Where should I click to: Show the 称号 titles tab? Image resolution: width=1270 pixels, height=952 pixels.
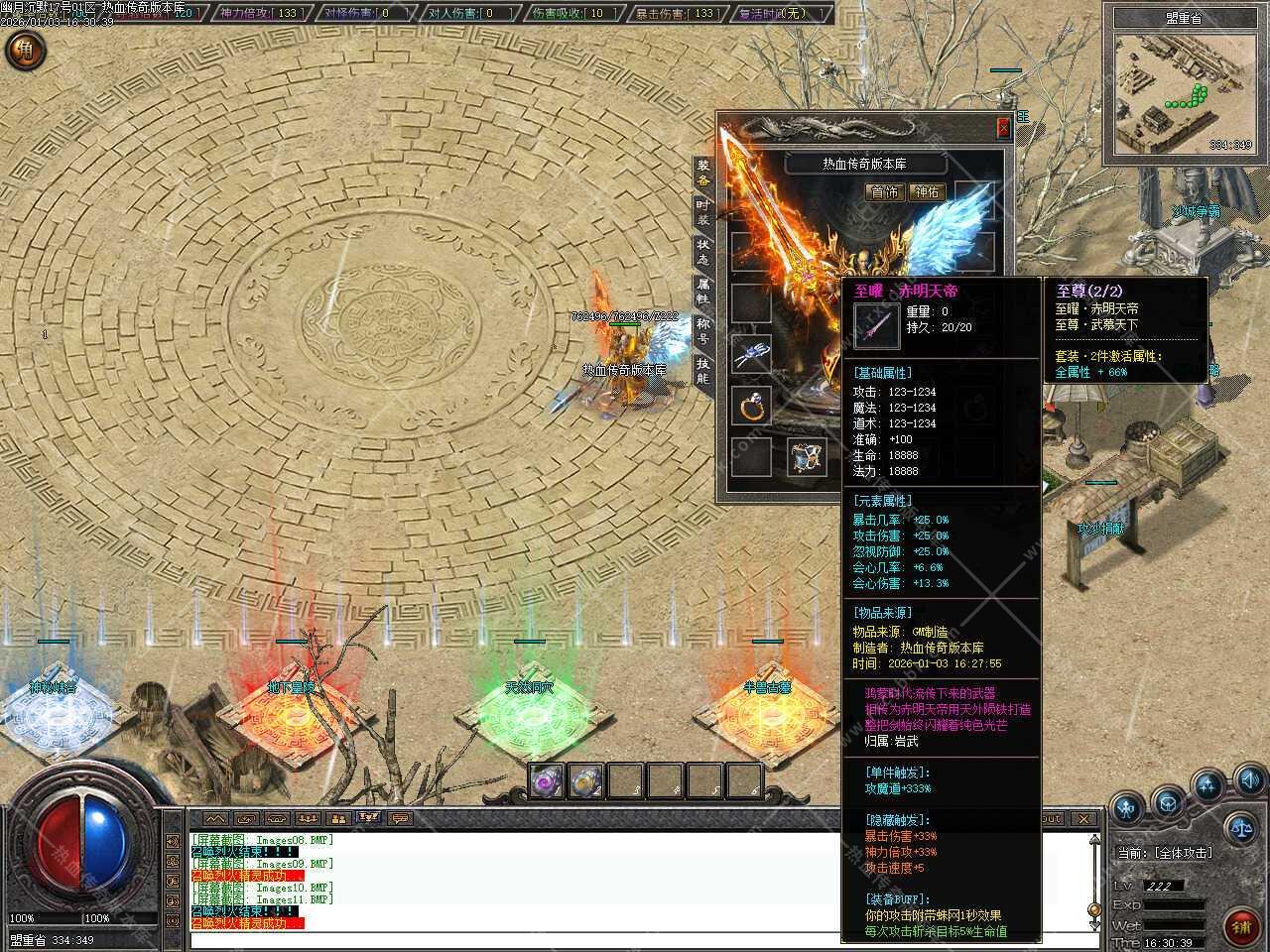coord(702,330)
